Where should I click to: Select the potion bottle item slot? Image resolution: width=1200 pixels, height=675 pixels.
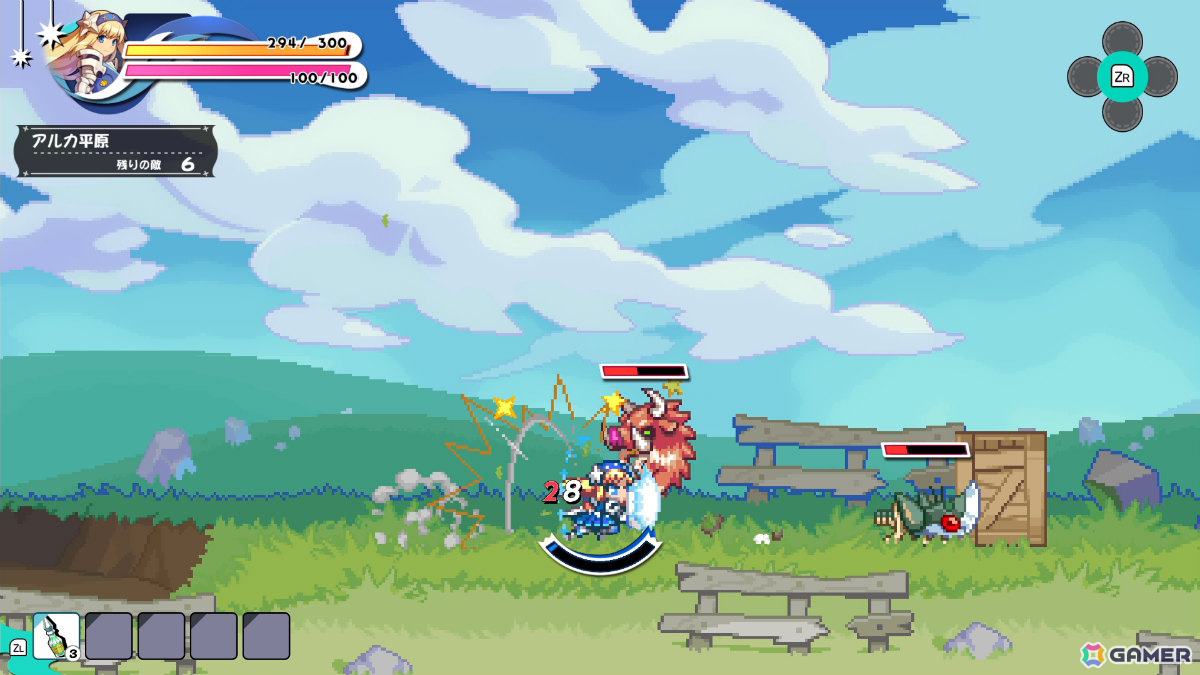tap(56, 636)
